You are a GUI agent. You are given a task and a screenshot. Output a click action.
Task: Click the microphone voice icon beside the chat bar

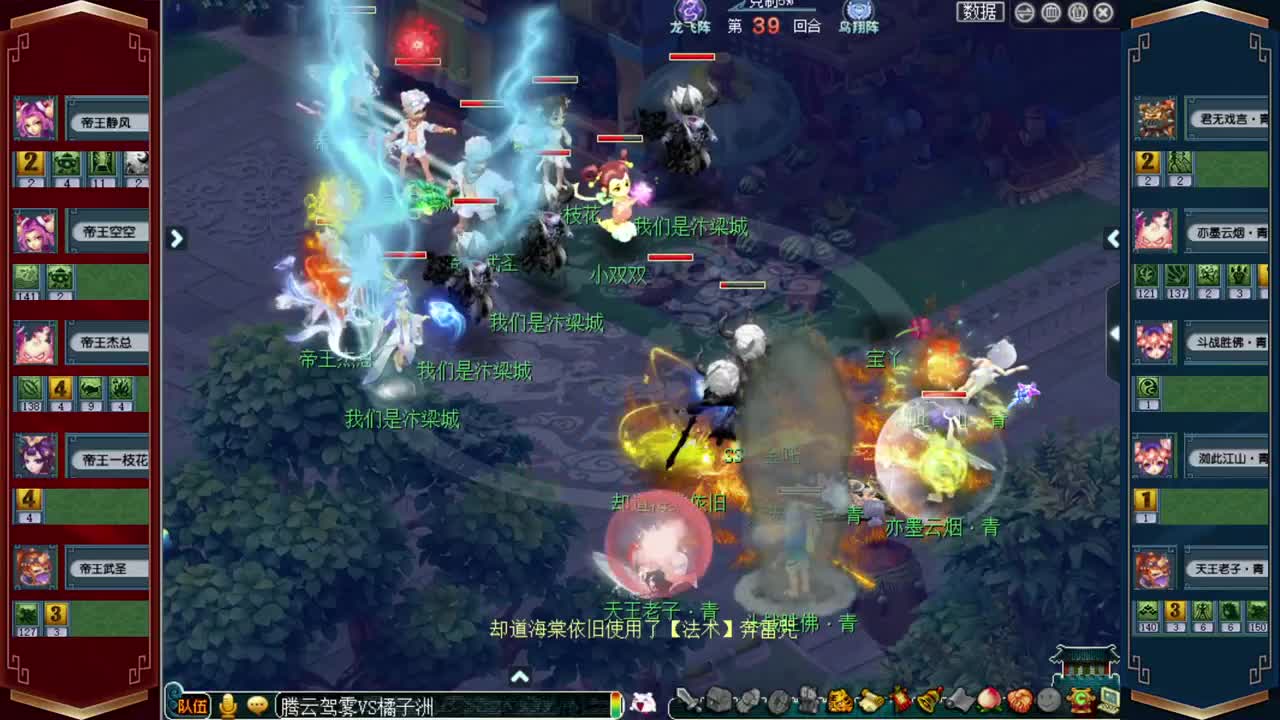(x=225, y=705)
